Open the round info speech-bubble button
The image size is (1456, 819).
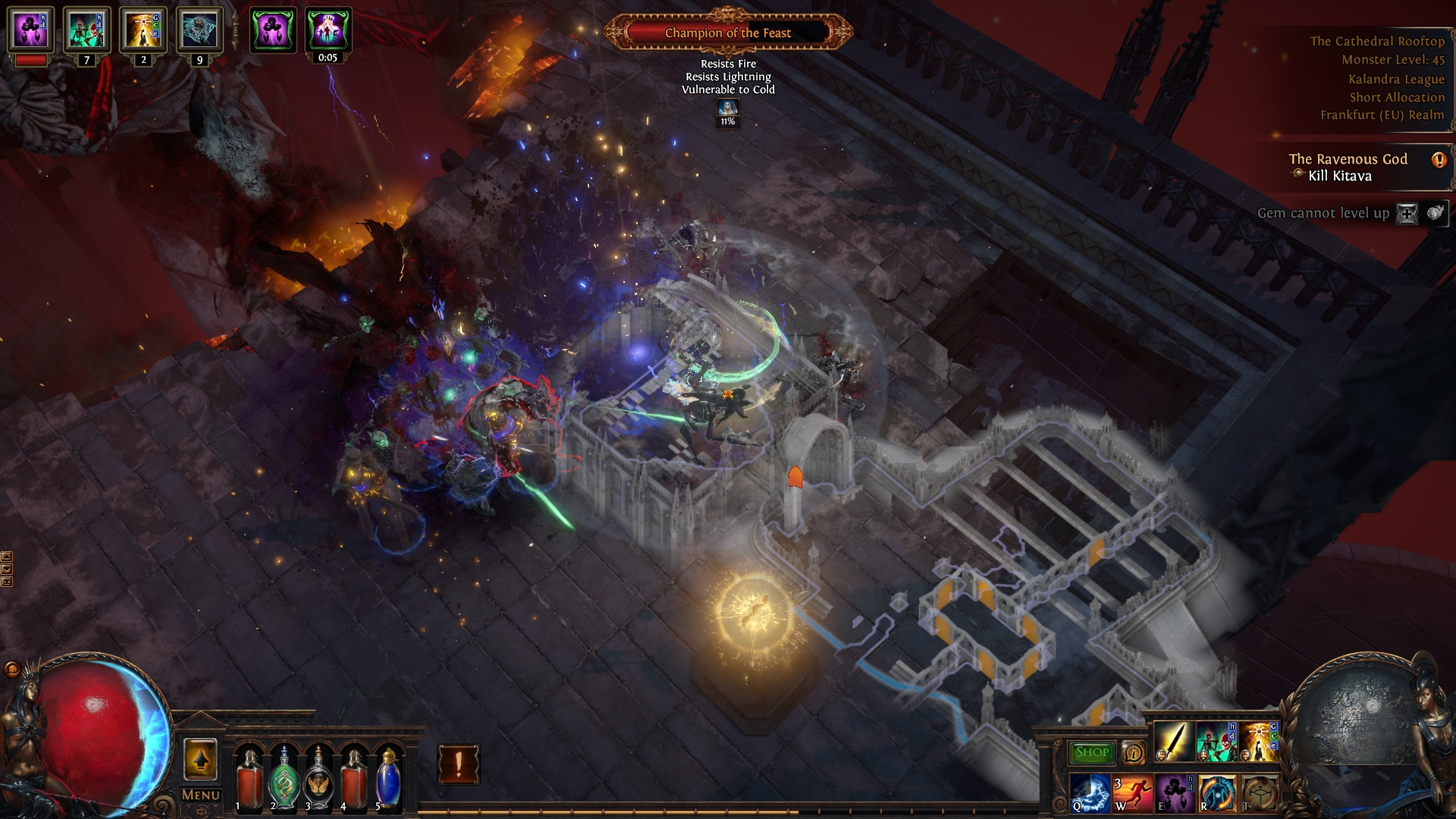point(1133,752)
